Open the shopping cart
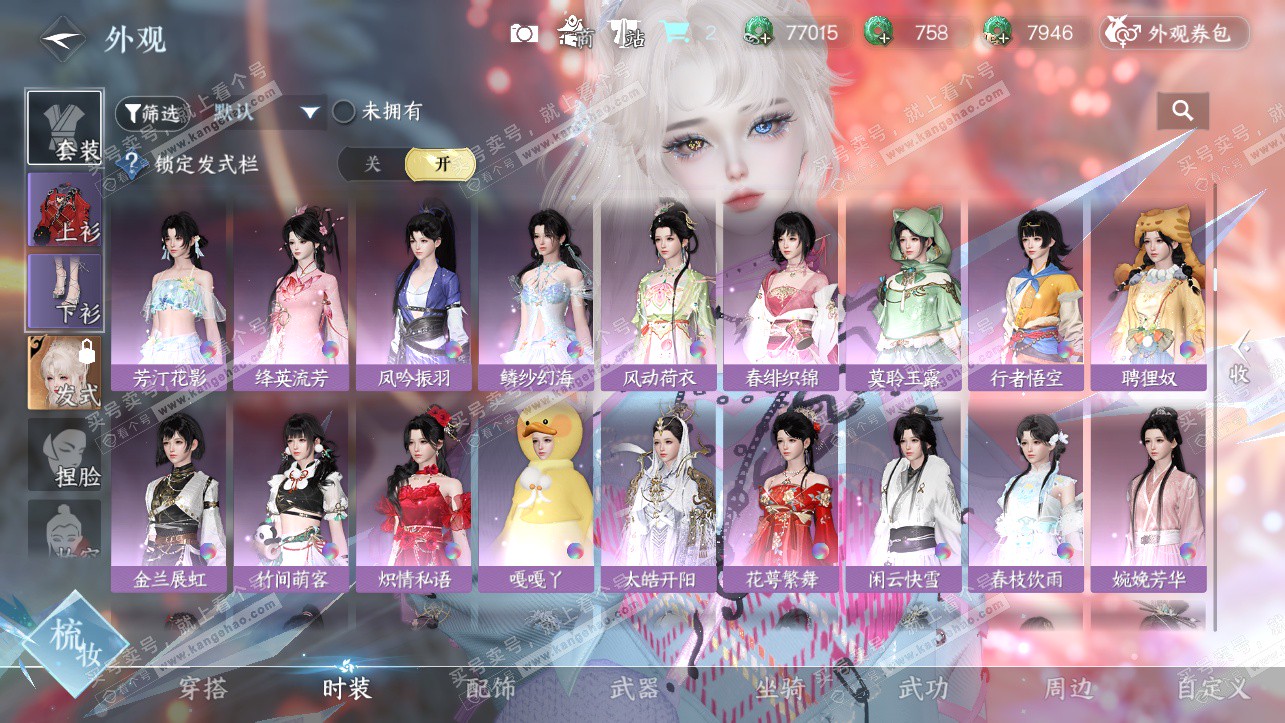Image resolution: width=1285 pixels, height=723 pixels. (x=675, y=33)
